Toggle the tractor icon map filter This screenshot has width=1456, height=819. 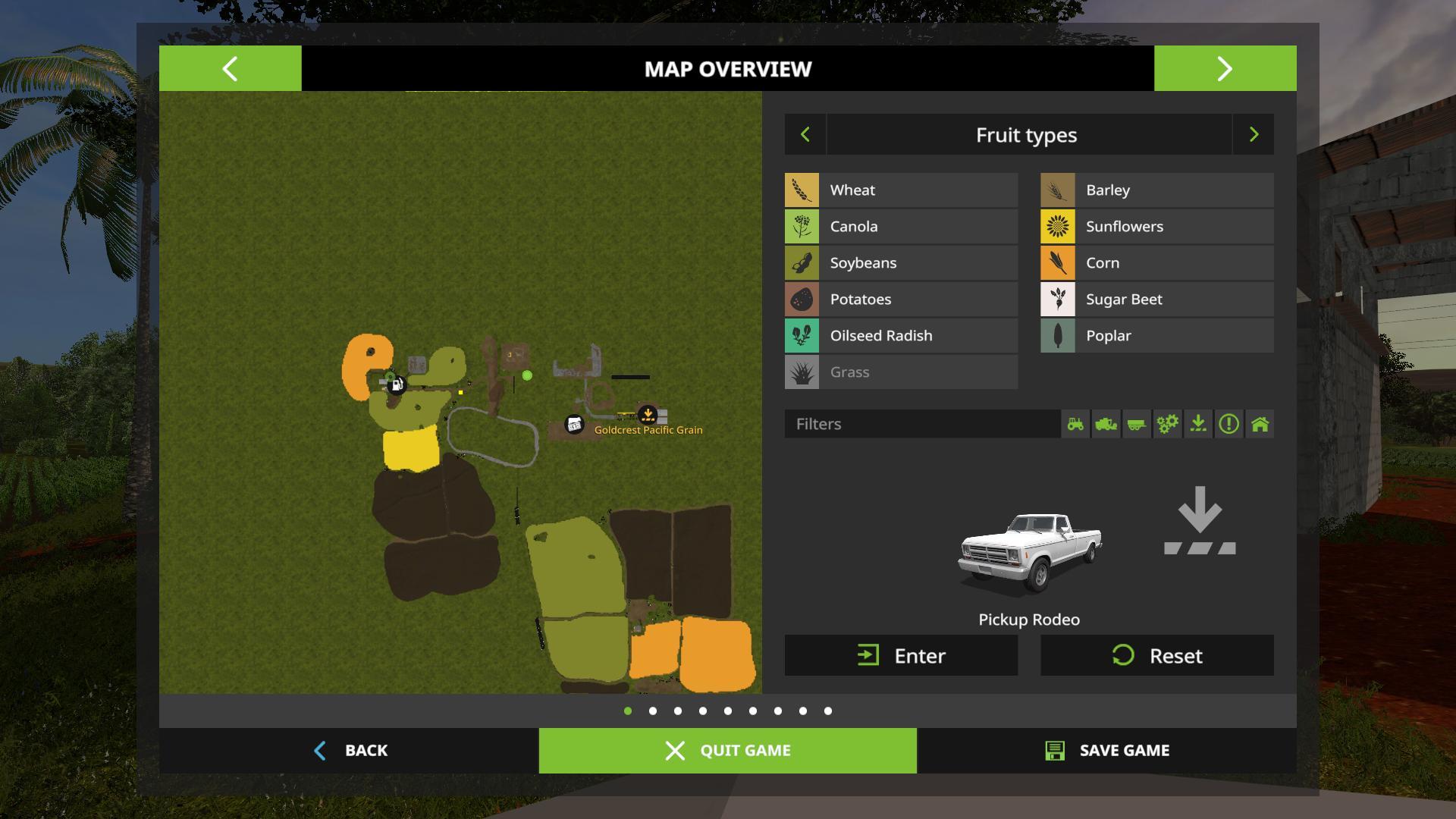tap(1075, 424)
